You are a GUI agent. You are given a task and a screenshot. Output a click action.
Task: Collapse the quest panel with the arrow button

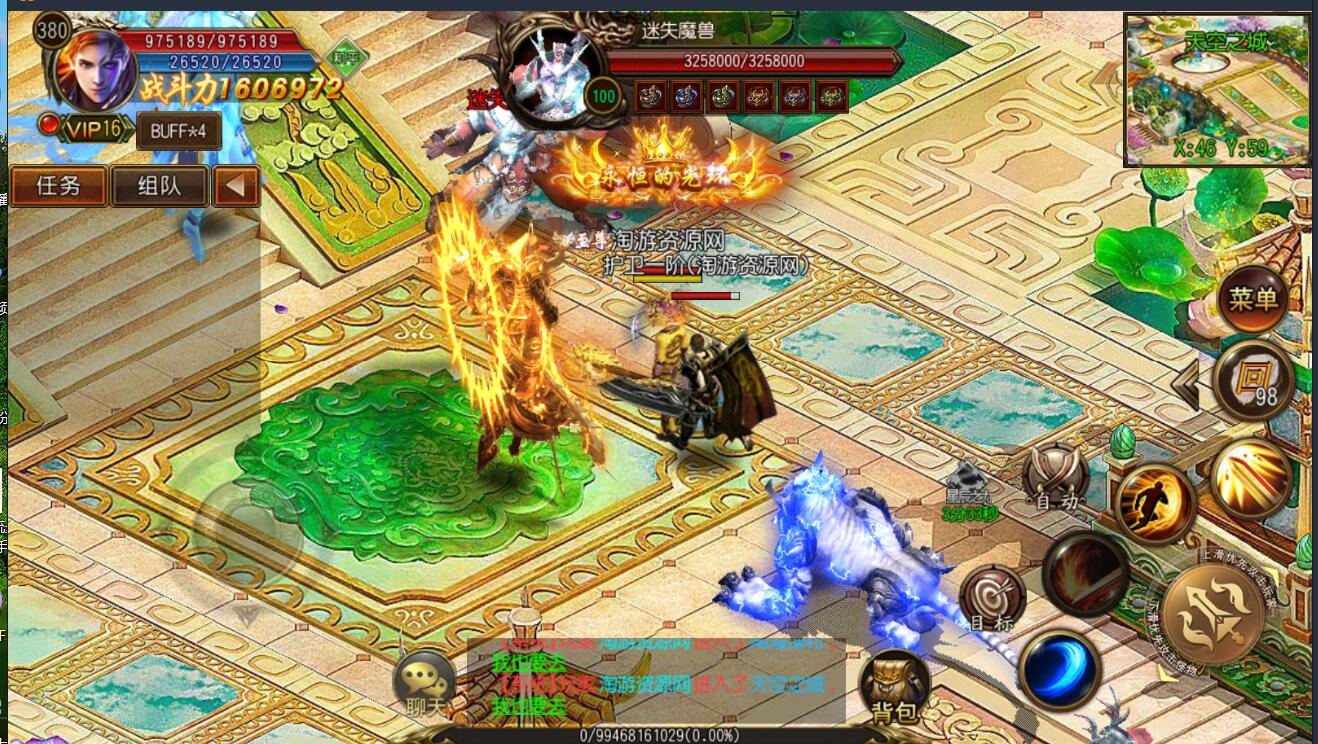(x=236, y=186)
